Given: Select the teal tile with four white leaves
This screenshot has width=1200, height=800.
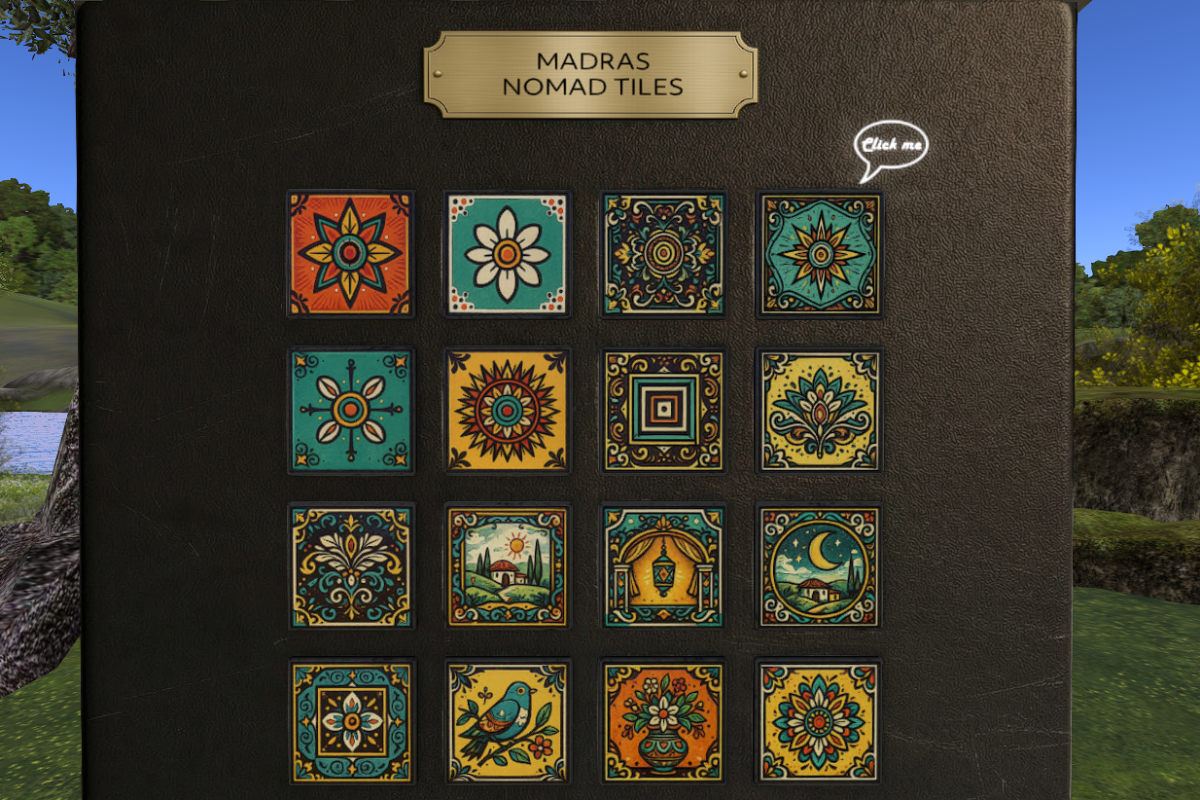Looking at the screenshot, I should pos(350,410).
